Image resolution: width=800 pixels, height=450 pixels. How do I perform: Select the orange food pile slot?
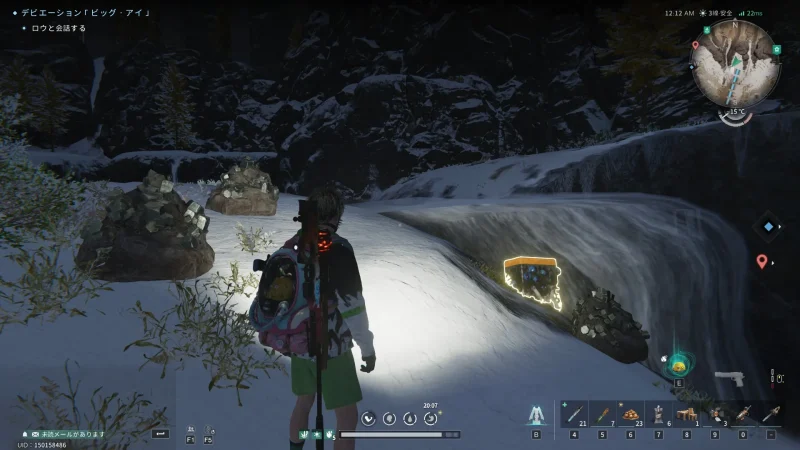(631, 414)
